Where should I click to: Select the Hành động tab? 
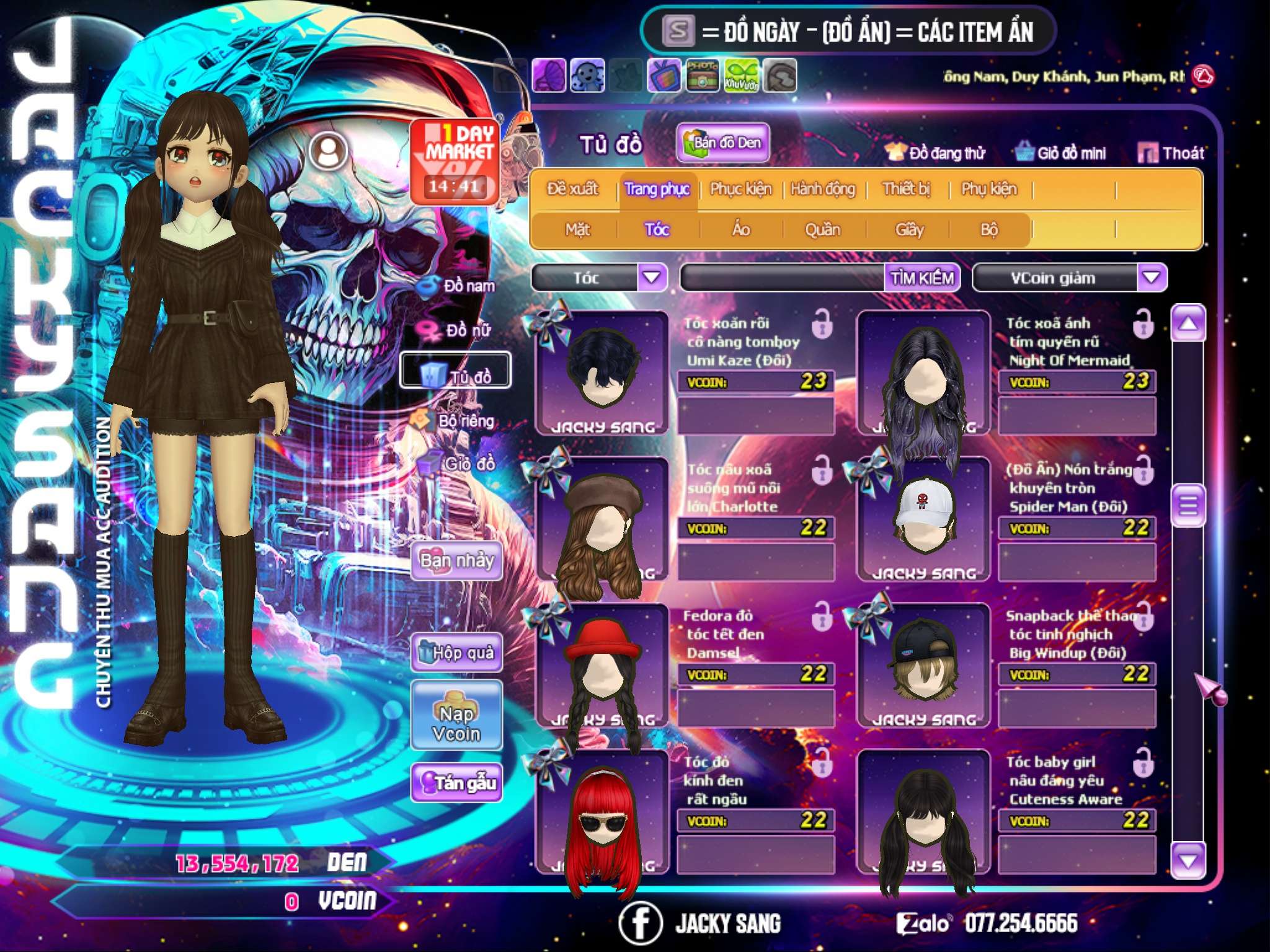point(823,189)
